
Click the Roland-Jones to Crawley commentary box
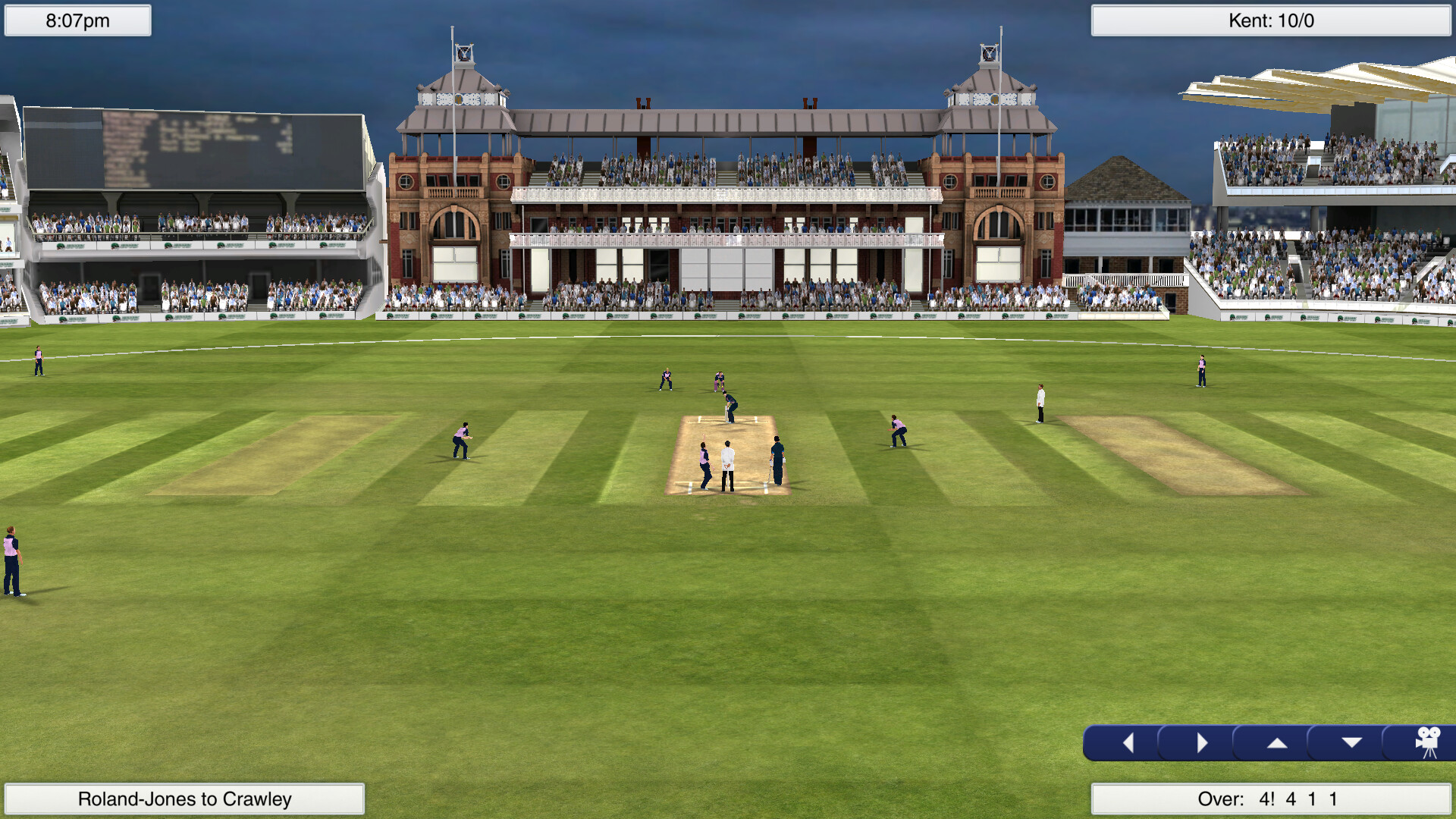[184, 799]
